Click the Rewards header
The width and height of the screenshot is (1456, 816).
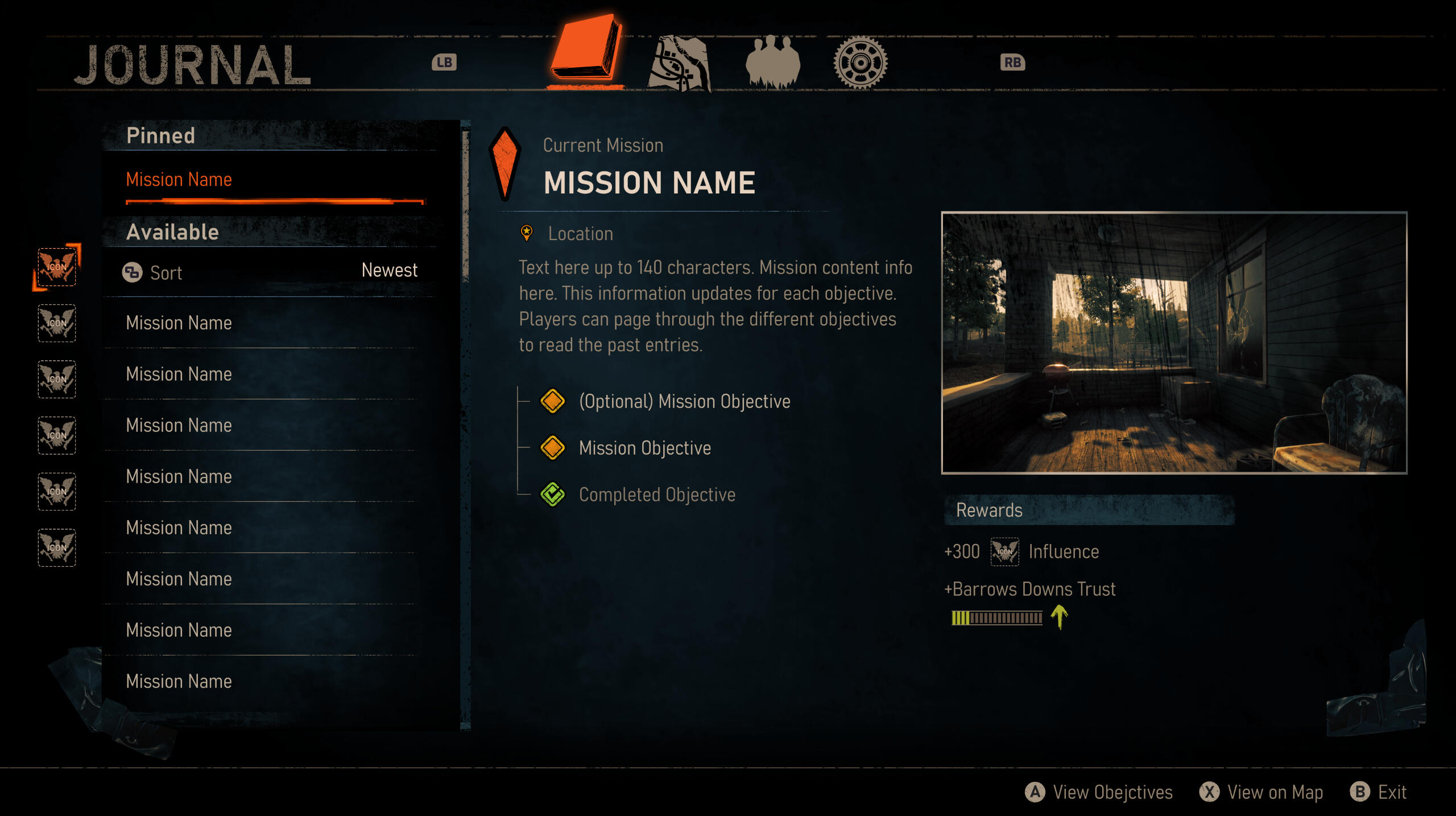click(x=988, y=510)
